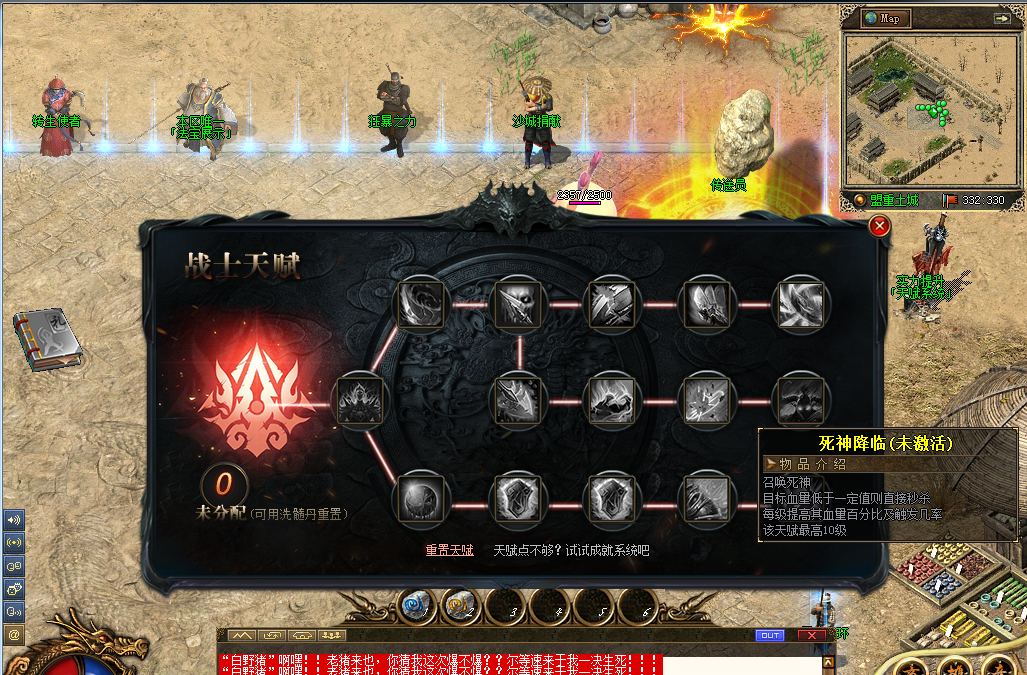This screenshot has width=1027, height=675.
Task: Open the achievement system hint text link
Action: (x=571, y=550)
